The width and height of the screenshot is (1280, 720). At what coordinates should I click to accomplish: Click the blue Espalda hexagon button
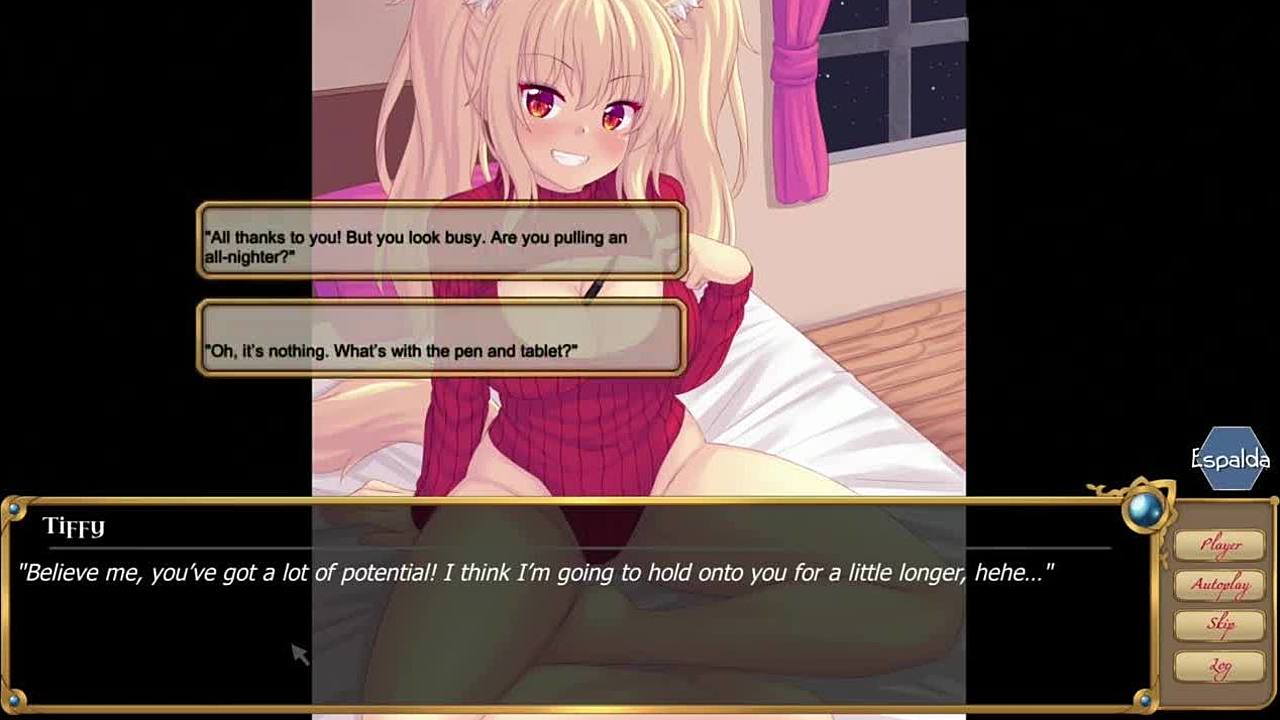[1232, 459]
